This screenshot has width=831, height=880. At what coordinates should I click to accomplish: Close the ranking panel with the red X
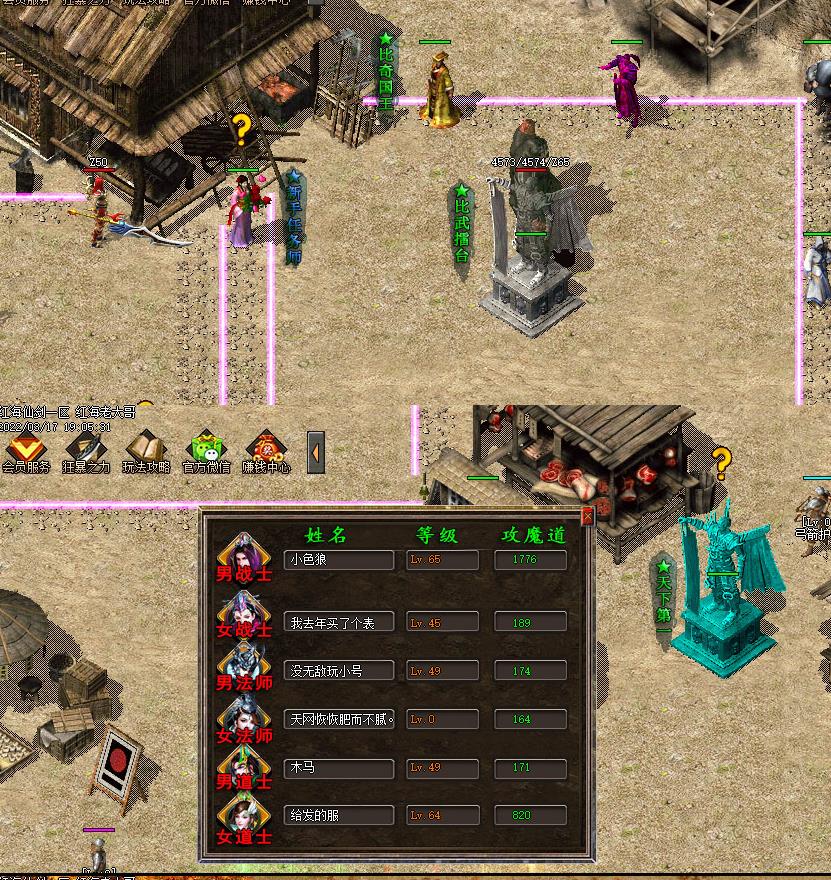point(587,516)
